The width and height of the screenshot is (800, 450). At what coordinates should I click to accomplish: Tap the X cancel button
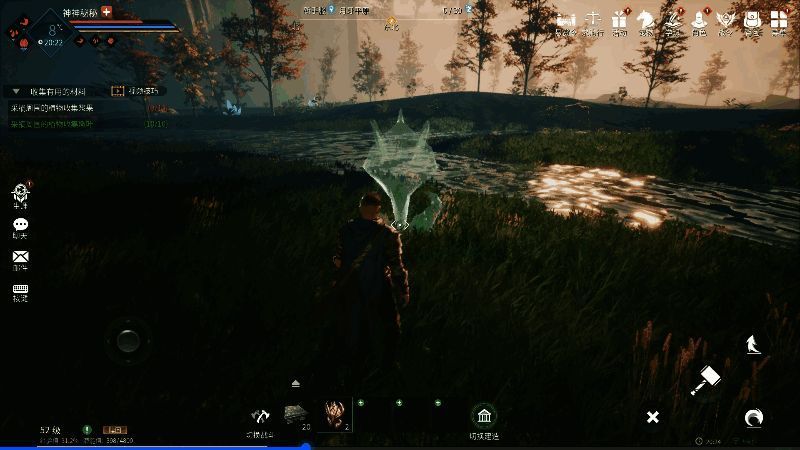pos(652,416)
